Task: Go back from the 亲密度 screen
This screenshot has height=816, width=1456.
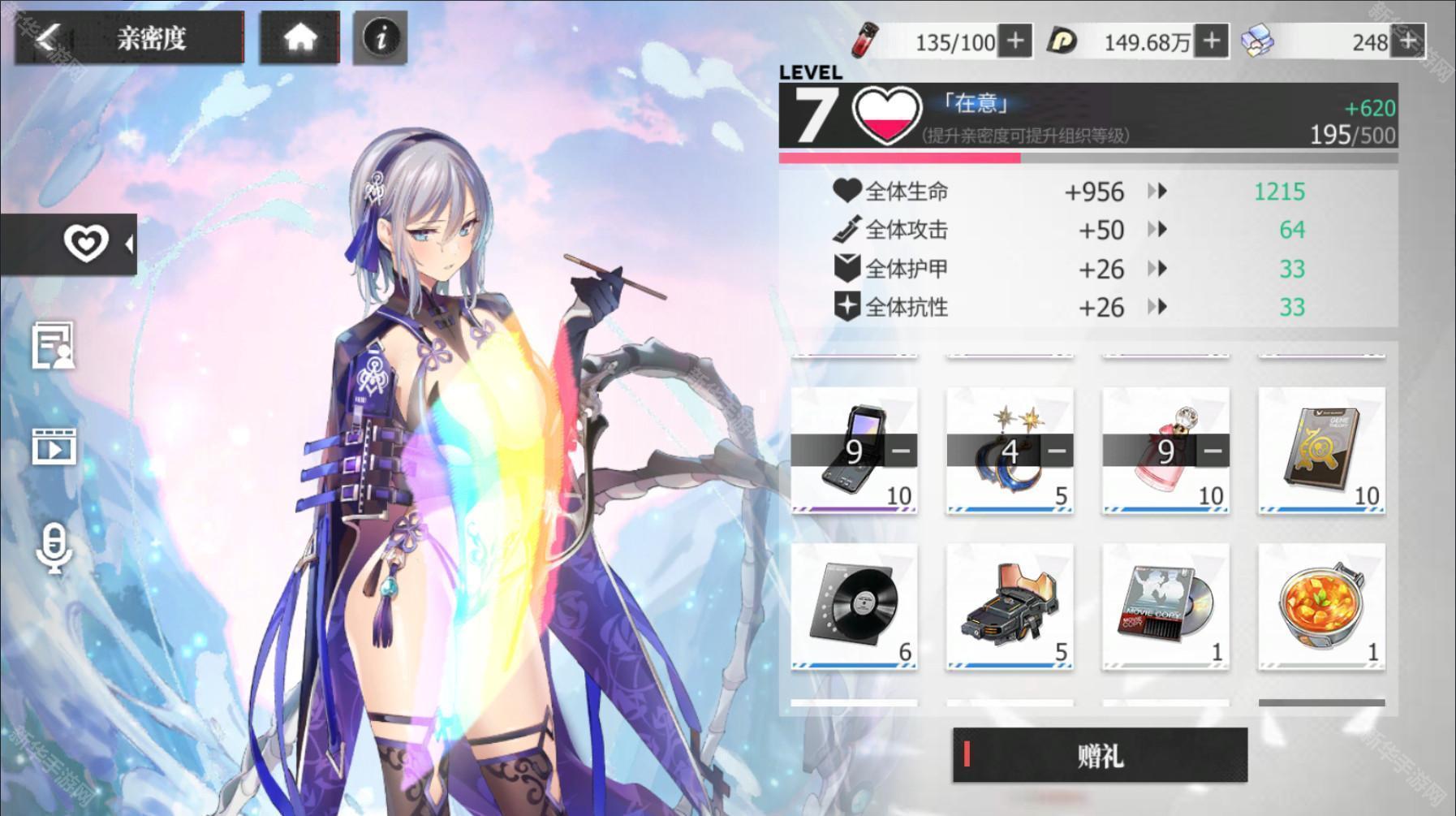Action: point(47,37)
